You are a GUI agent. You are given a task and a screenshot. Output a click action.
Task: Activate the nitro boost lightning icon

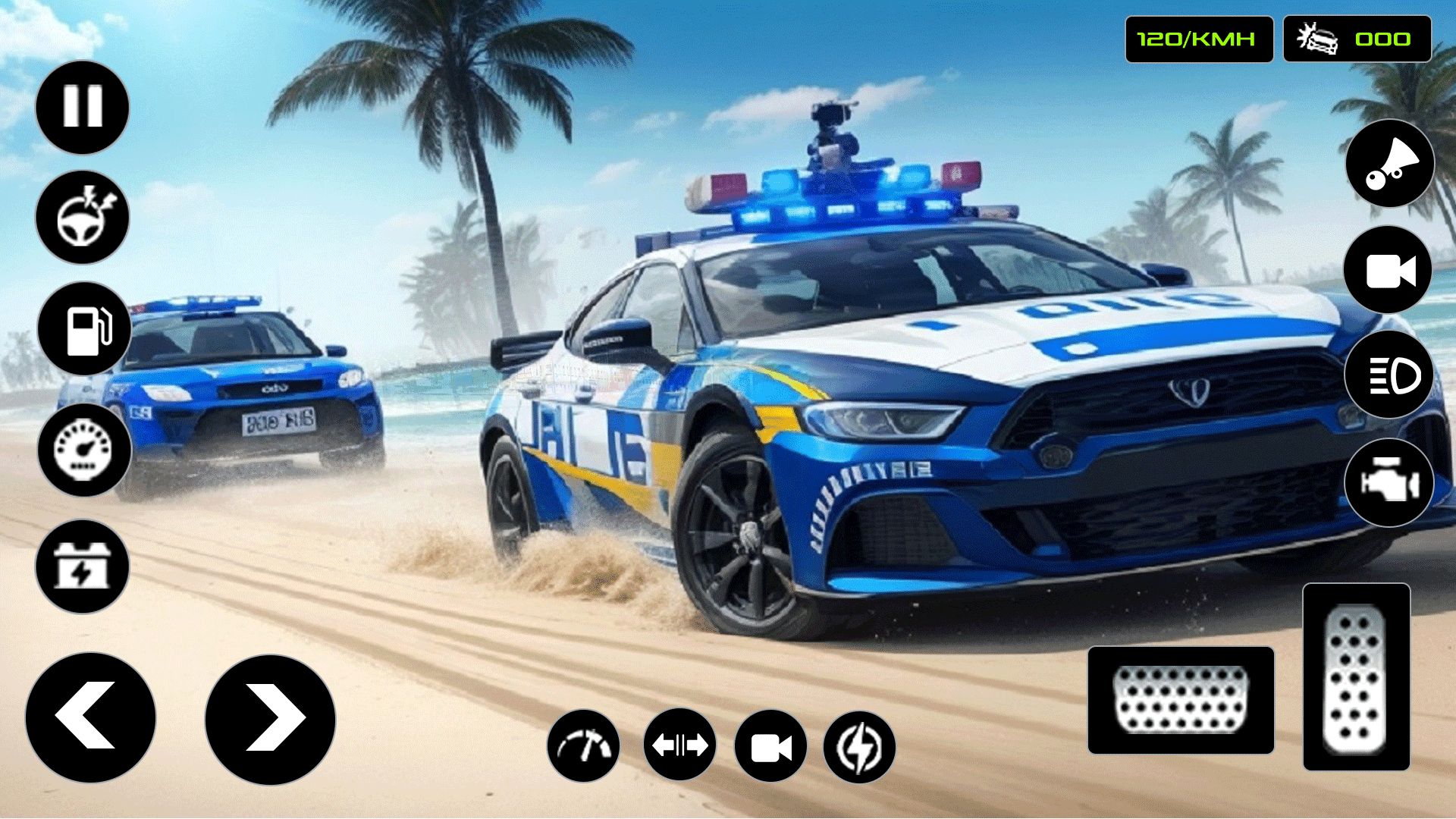[x=861, y=745]
